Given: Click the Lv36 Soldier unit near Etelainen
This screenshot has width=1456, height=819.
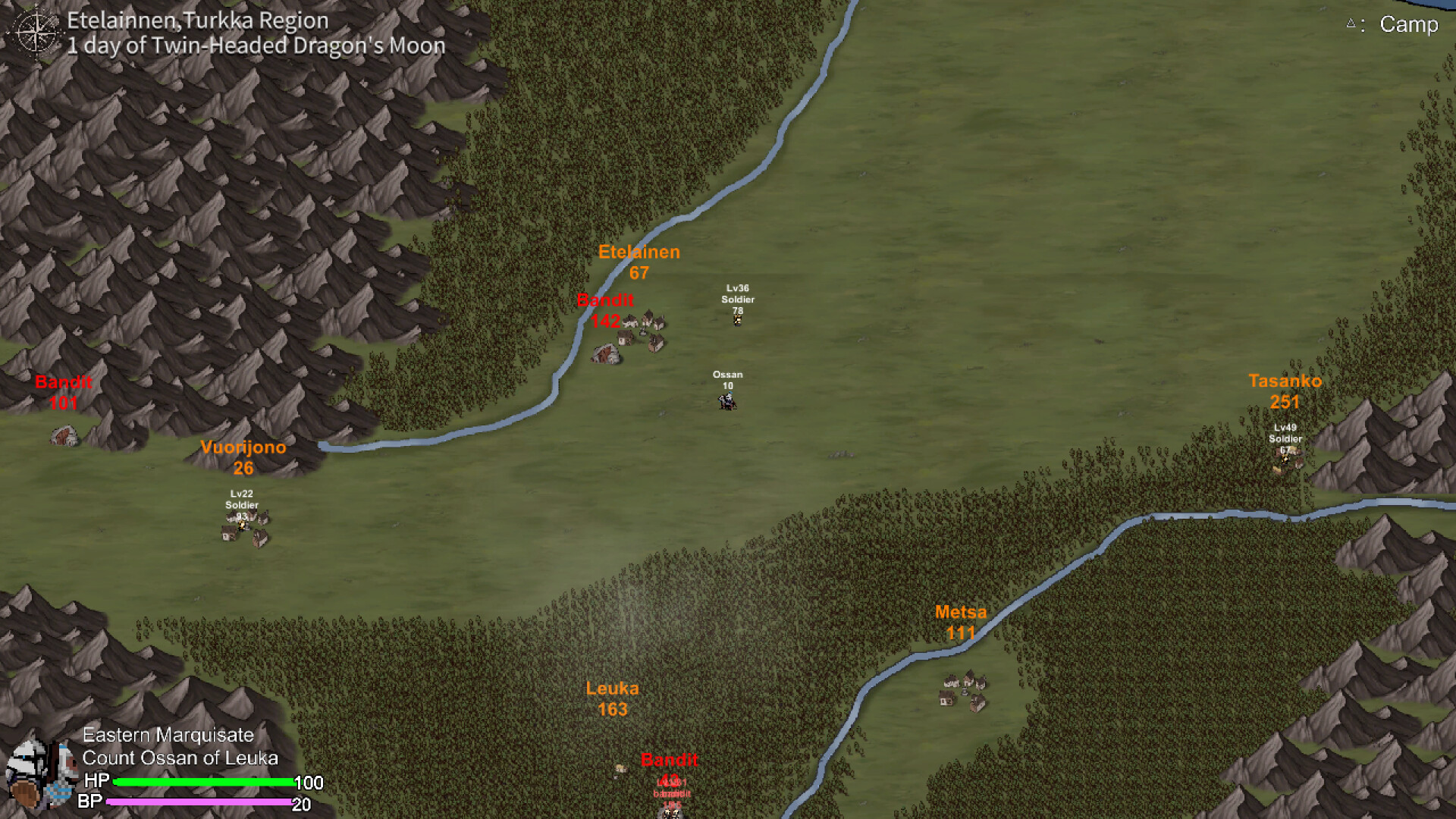Looking at the screenshot, I should pos(736,318).
